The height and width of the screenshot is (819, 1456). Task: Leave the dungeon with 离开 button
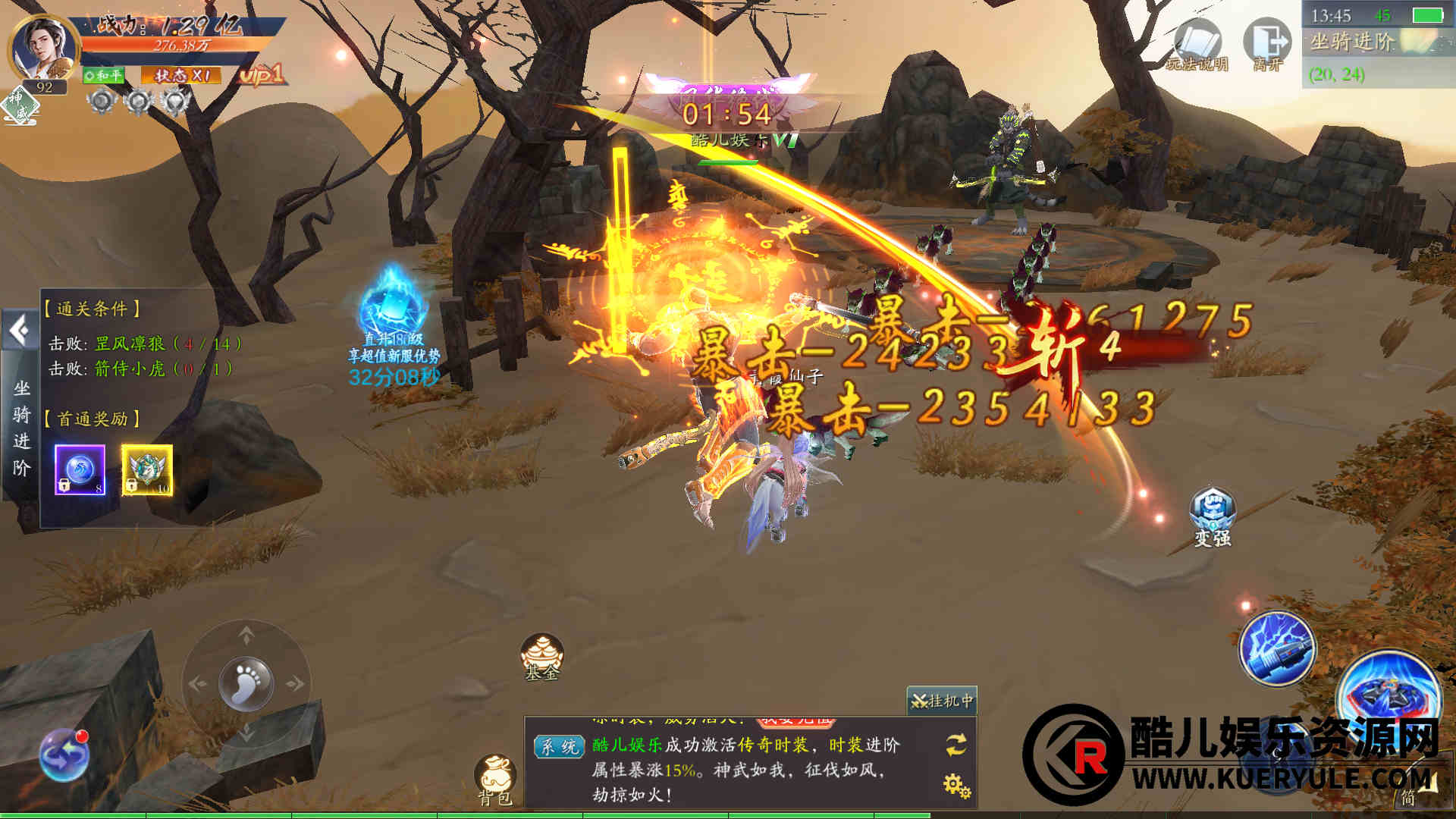click(x=1268, y=45)
